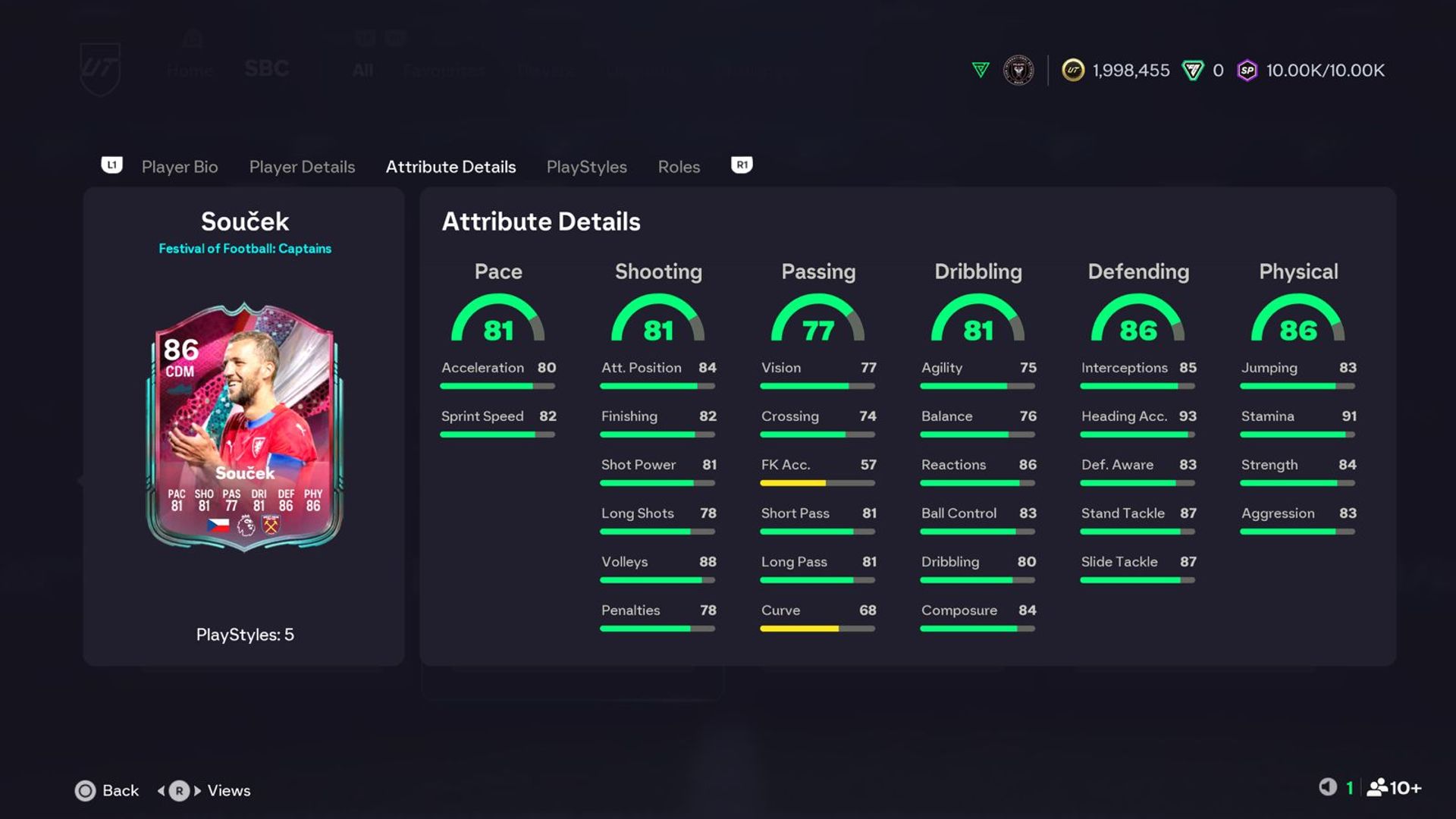Click the L1 shoulder button prompt
The height and width of the screenshot is (819, 1456).
coord(112,165)
